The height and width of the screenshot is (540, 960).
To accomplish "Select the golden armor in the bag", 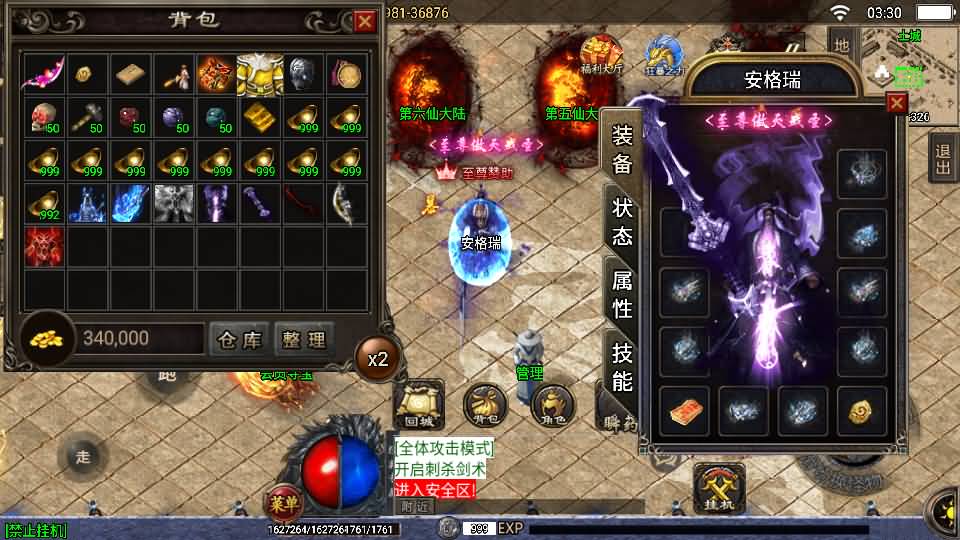I will [259, 74].
